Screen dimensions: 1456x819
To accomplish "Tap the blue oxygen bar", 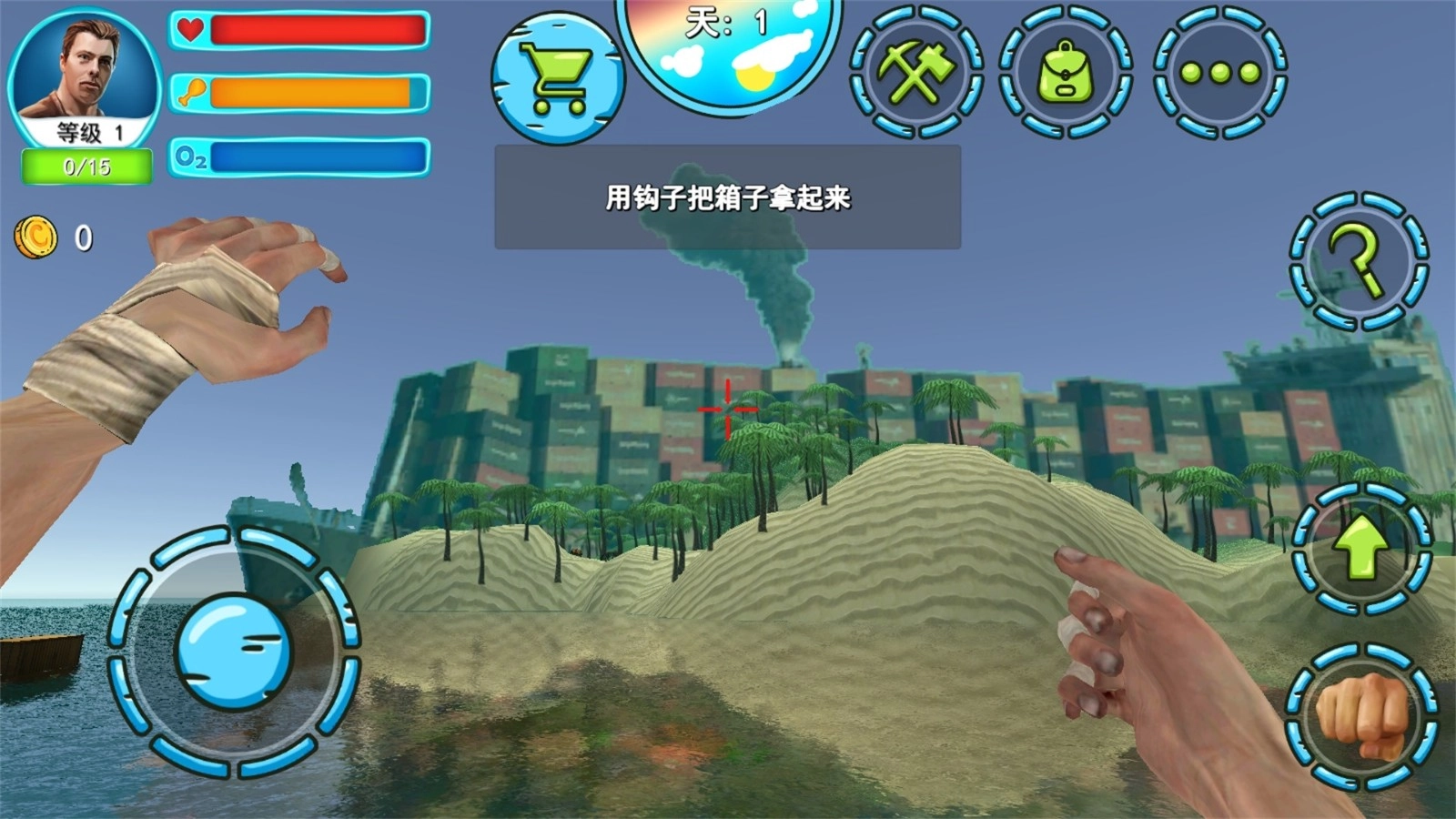I will pyautogui.click(x=318, y=157).
